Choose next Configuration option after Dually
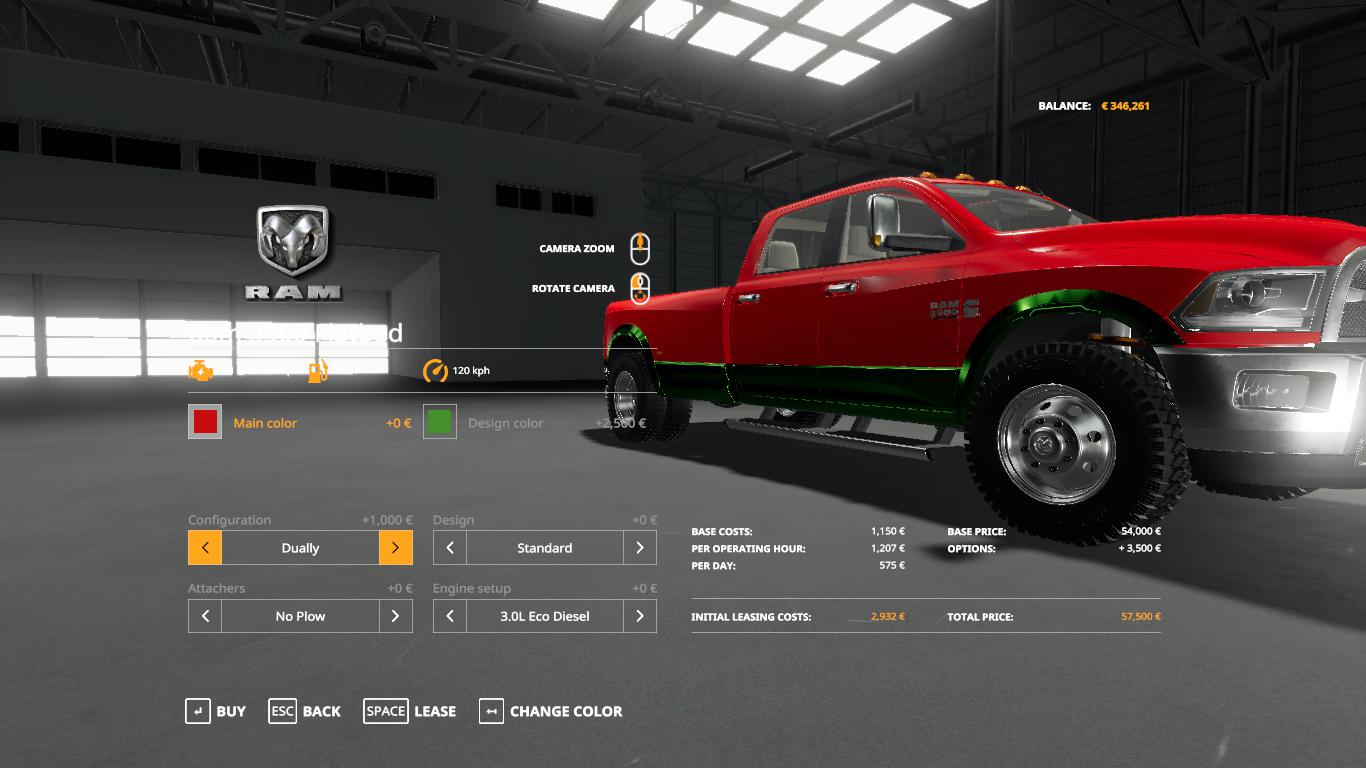The width and height of the screenshot is (1366, 768). click(396, 548)
